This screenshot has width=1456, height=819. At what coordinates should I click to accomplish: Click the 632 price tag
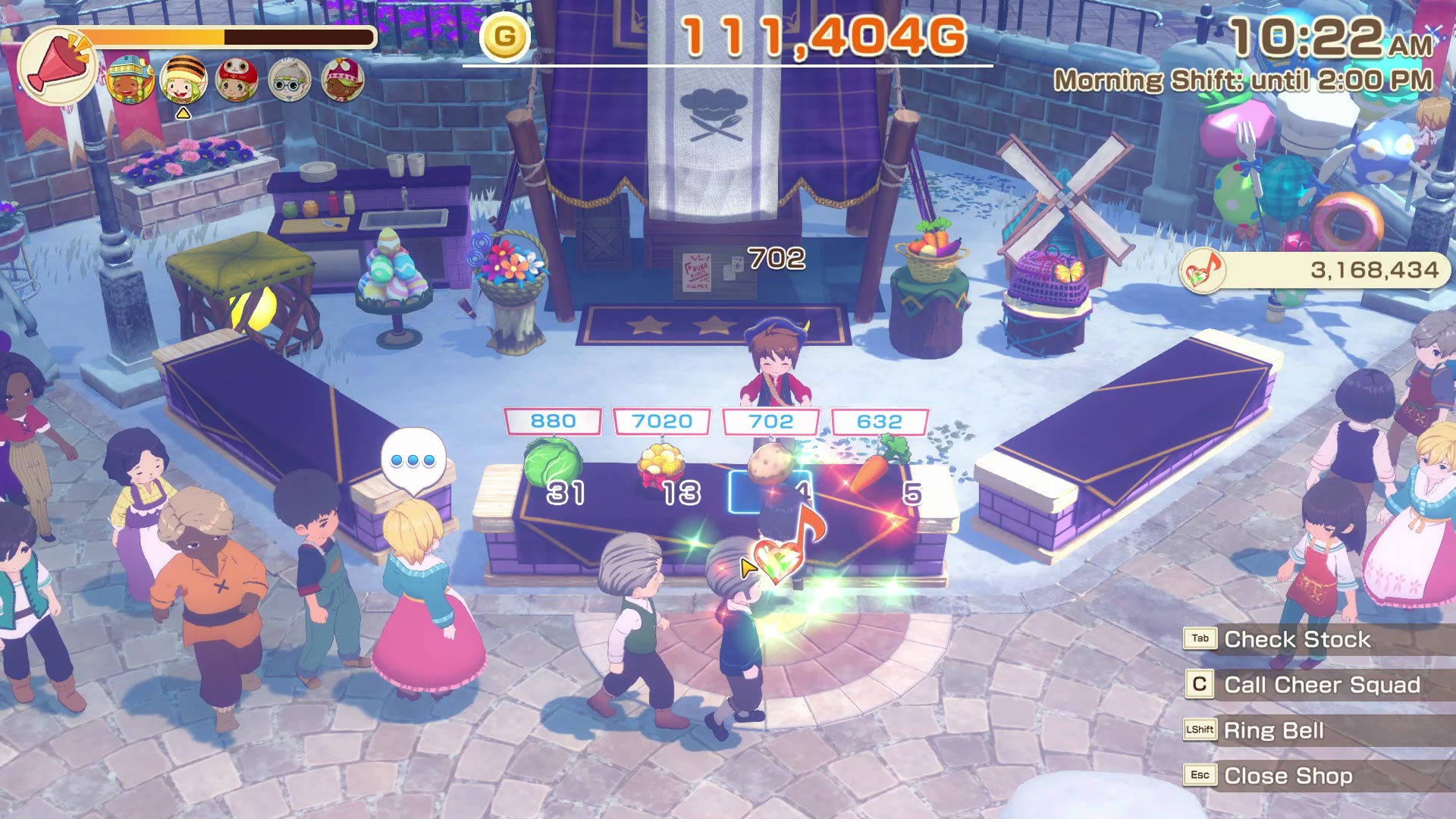(x=880, y=422)
